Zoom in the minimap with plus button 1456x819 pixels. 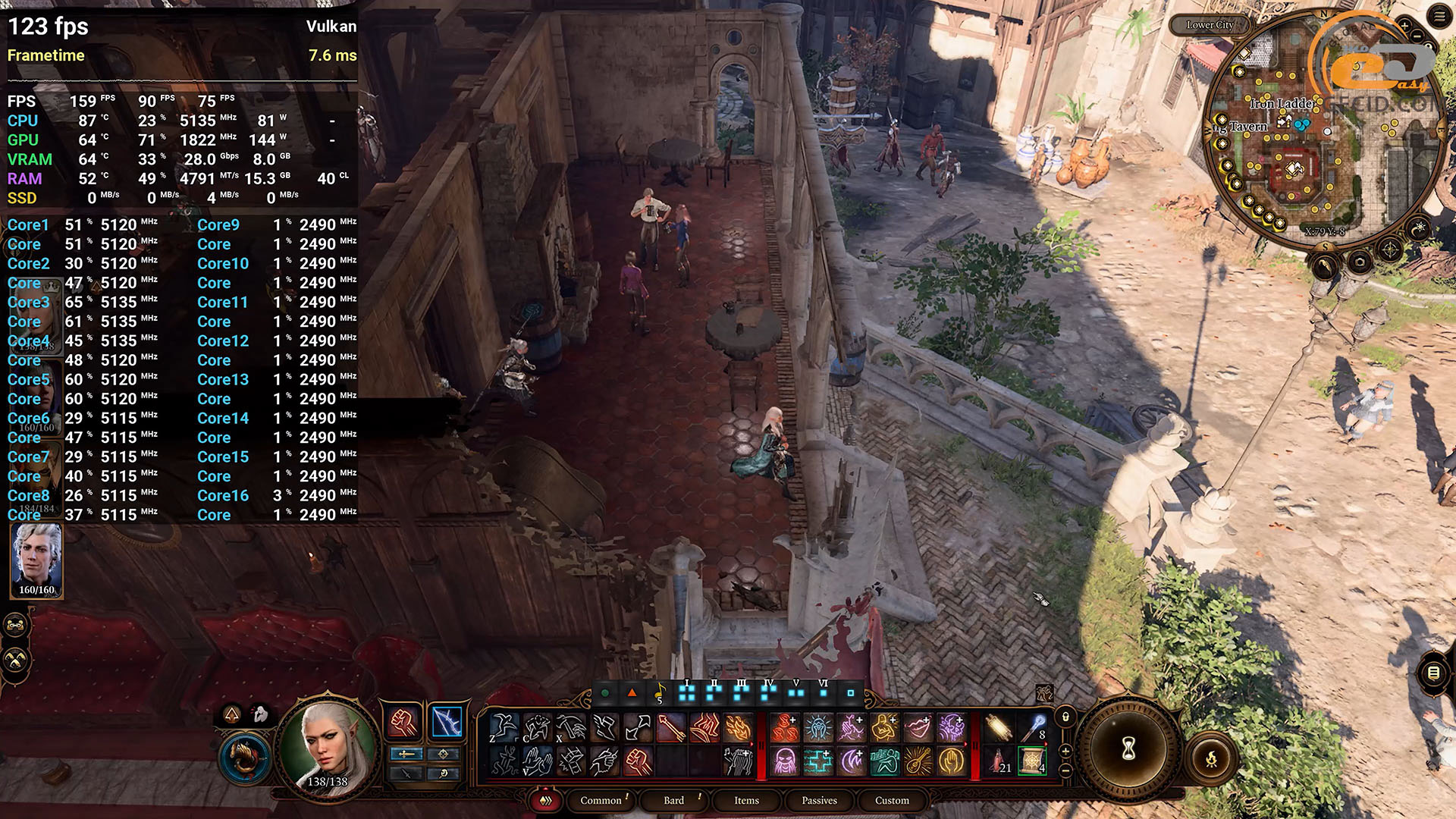click(1404, 26)
